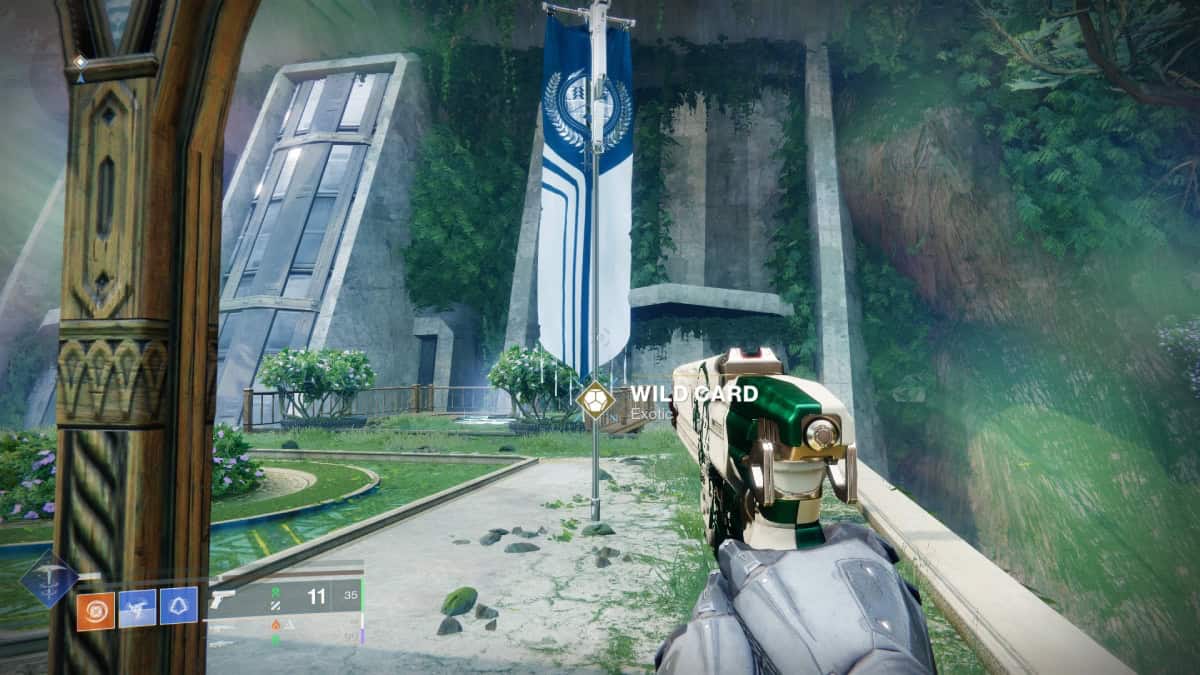The image size is (1200, 675).
Task: Select the Wild Card exotic engram marker
Action: pos(596,399)
